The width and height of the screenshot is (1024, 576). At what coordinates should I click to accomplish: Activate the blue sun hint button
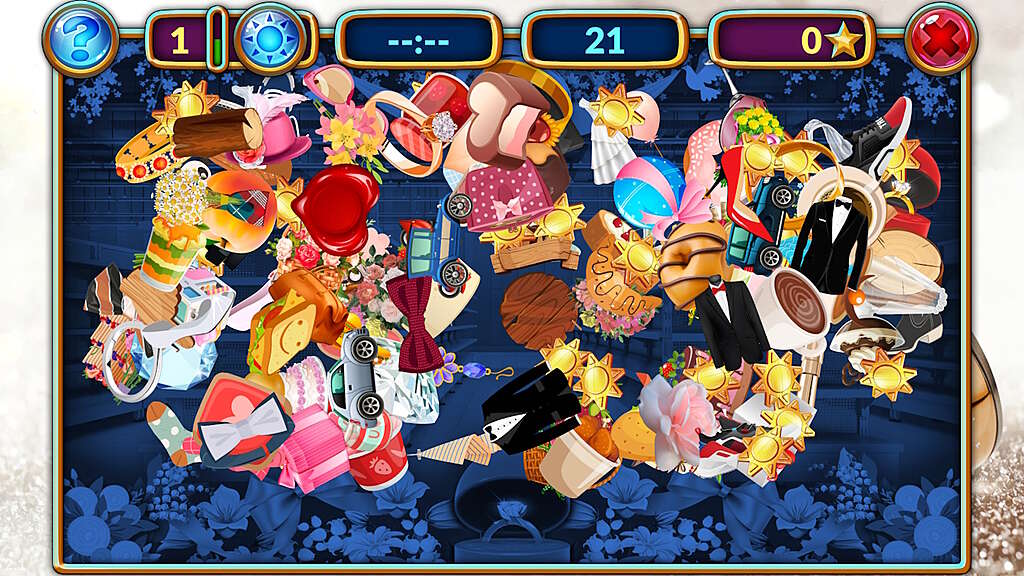click(x=269, y=40)
